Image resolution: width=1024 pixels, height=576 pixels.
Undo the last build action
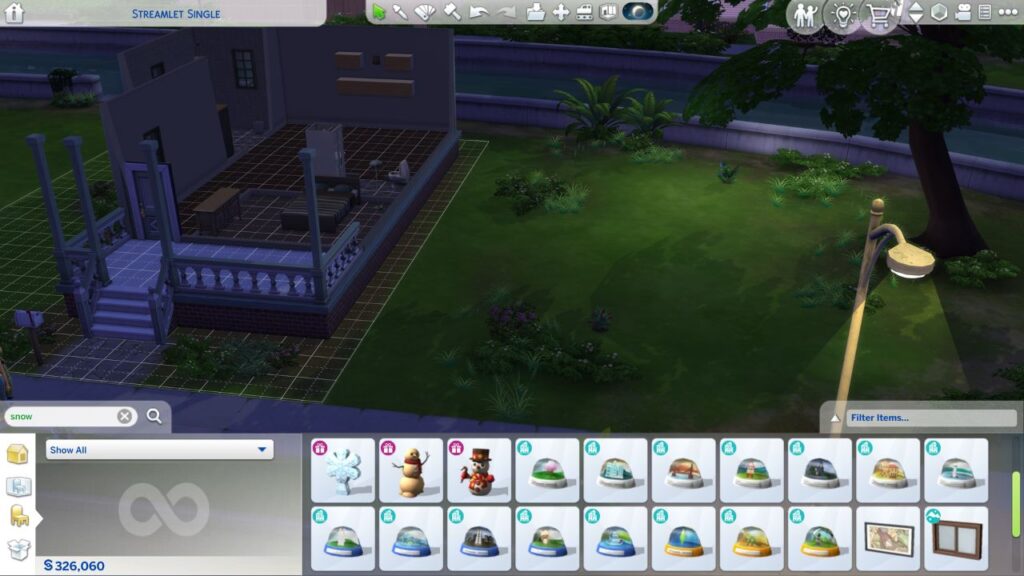point(479,12)
